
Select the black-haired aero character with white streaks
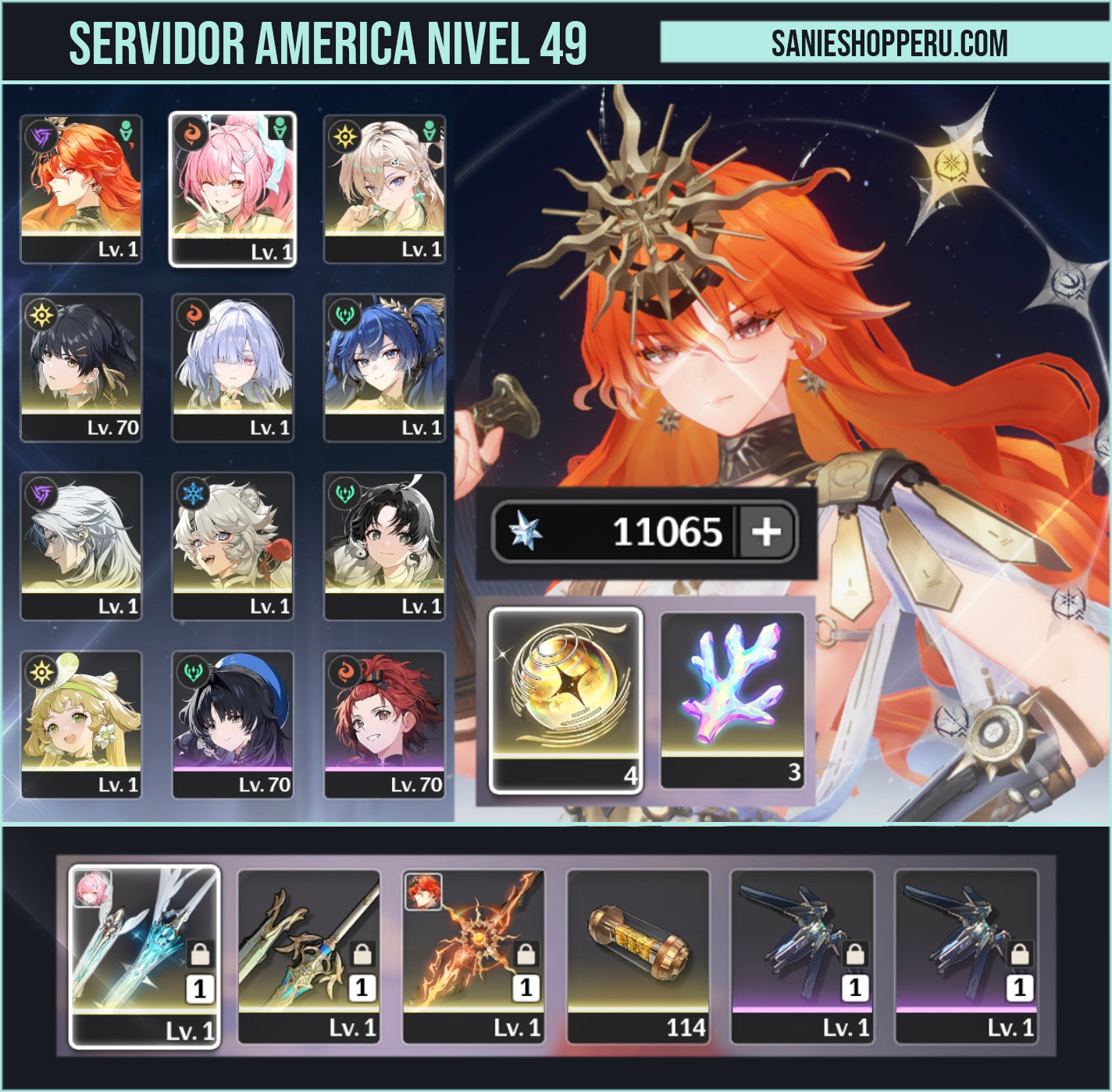click(384, 546)
